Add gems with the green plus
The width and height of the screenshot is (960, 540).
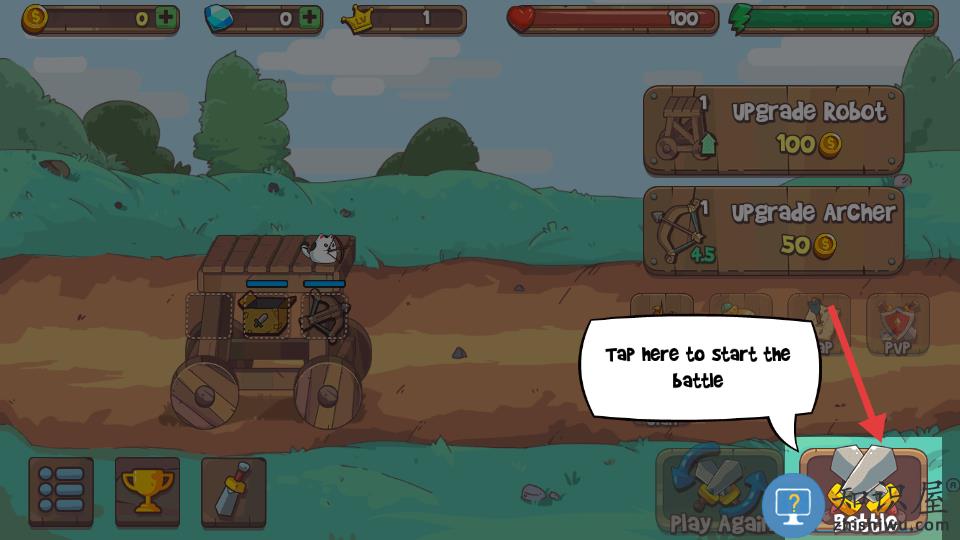coord(311,18)
